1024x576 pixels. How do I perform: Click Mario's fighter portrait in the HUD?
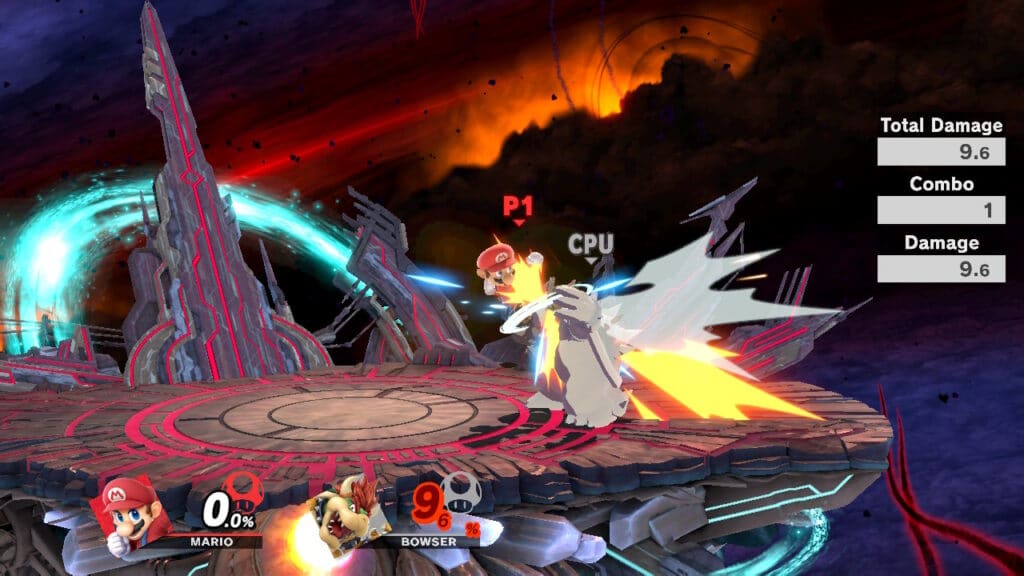pyautogui.click(x=131, y=511)
